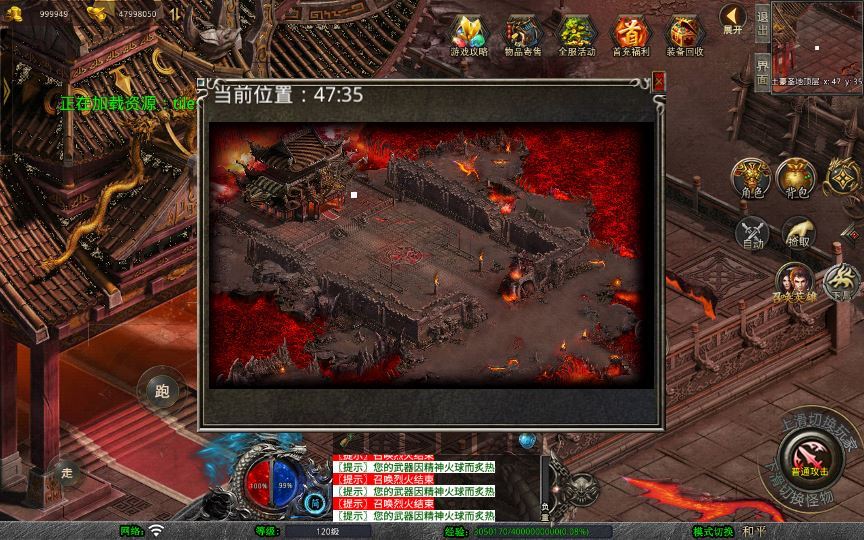864x540 pixels.
Task: Toggle 自动 auto-combat
Action: 752,233
